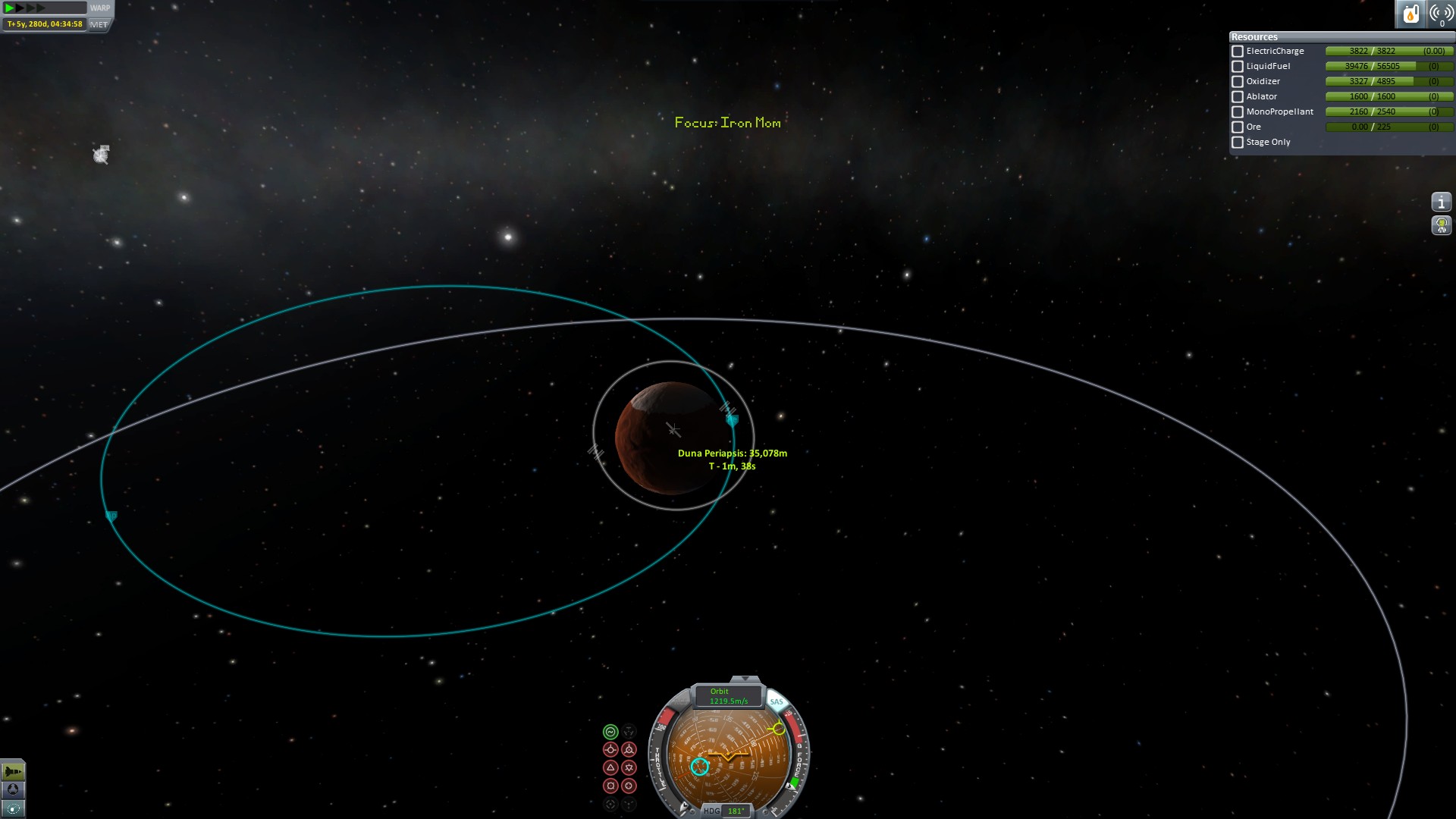This screenshot has height=819, width=1456.
Task: Select stability assist SAS mode
Action: point(610,732)
